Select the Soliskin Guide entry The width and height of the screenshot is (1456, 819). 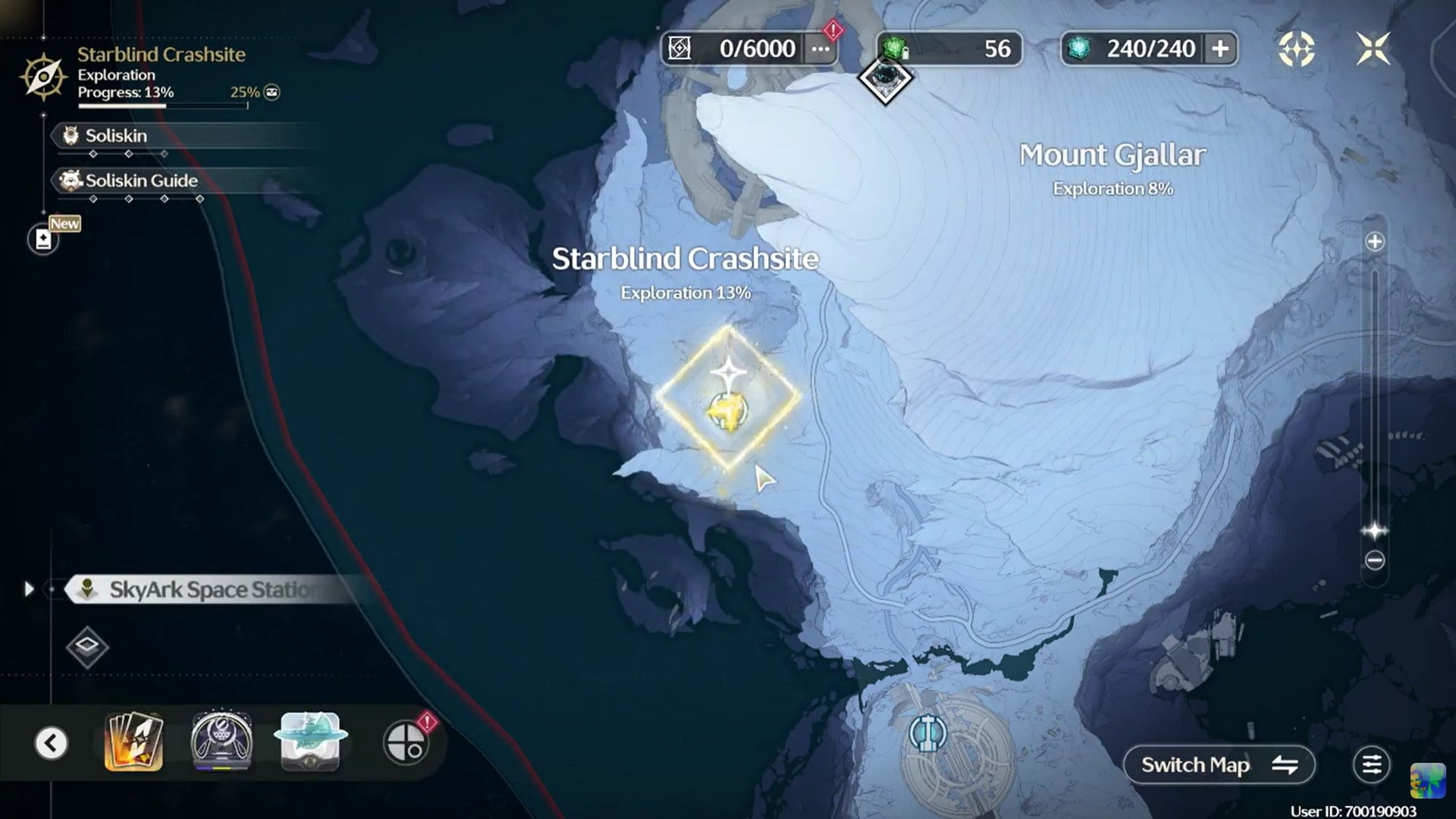141,180
